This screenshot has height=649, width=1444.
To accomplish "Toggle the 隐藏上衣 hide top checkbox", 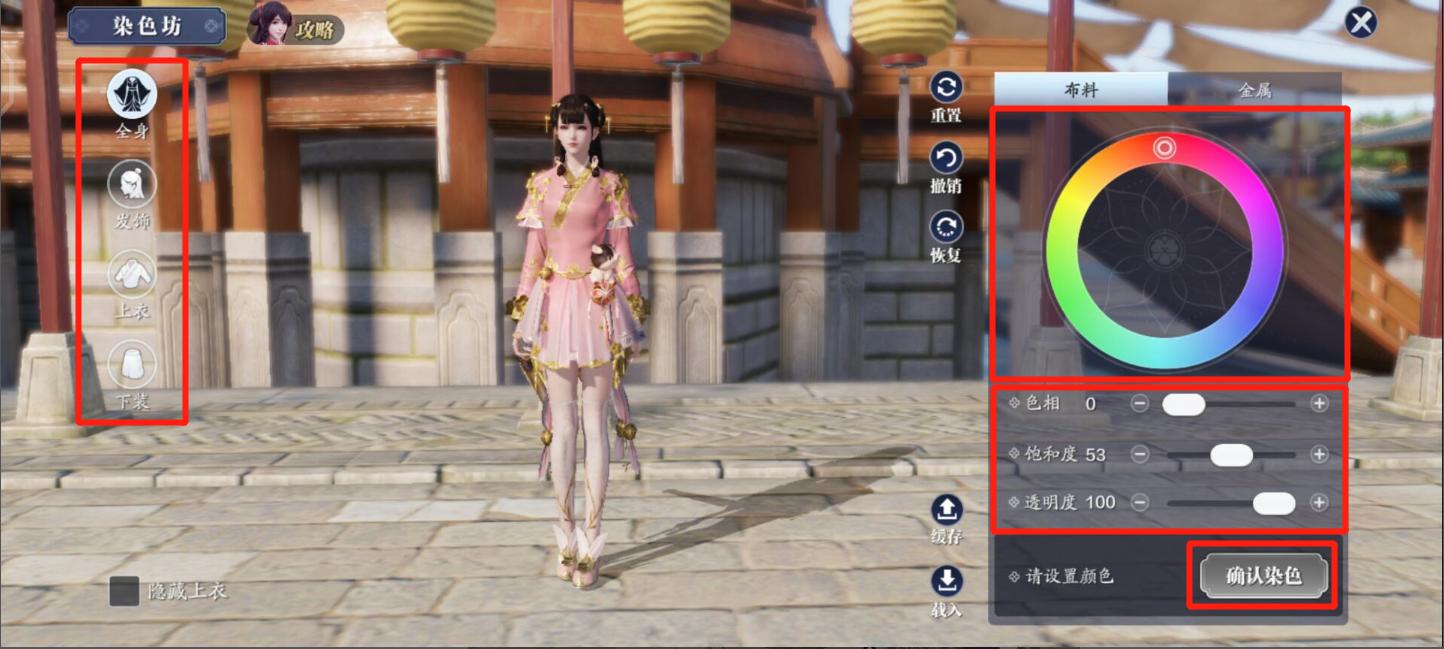I will click(x=124, y=591).
